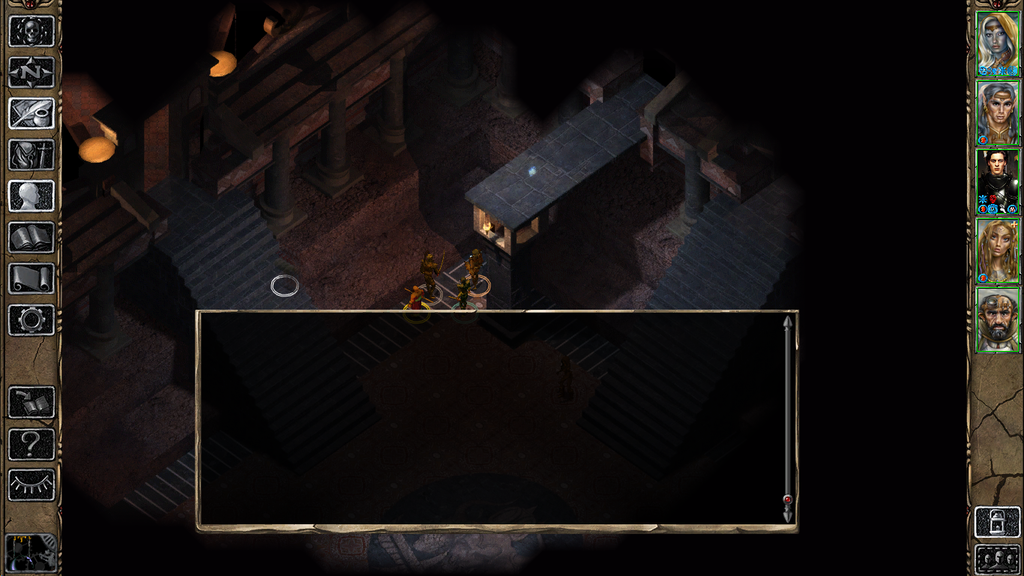Open the journal with the quill icon
Screen dimensions: 1024x576
(31, 113)
